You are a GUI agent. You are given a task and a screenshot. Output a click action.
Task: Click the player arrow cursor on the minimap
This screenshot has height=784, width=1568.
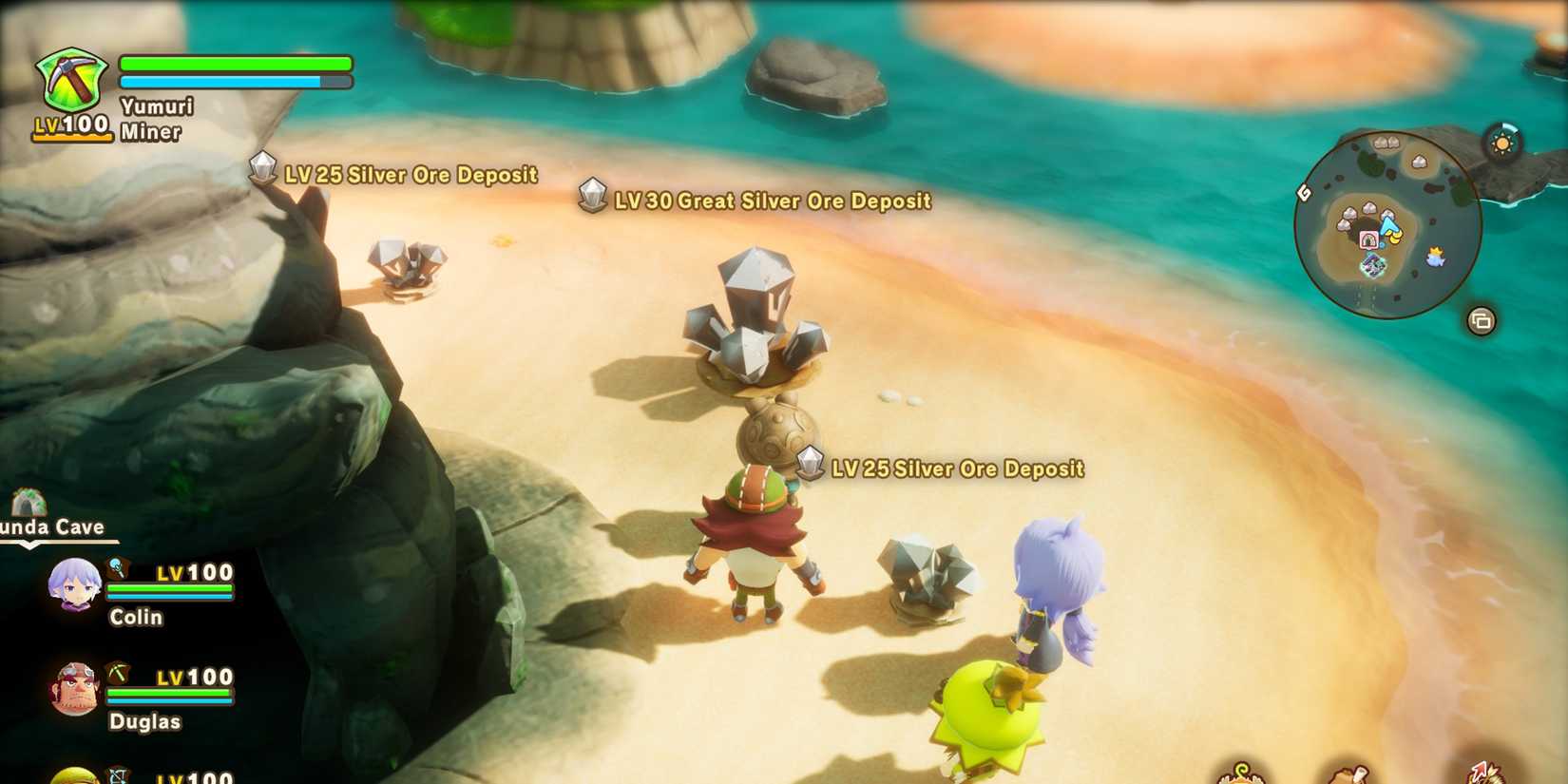coord(1387,223)
